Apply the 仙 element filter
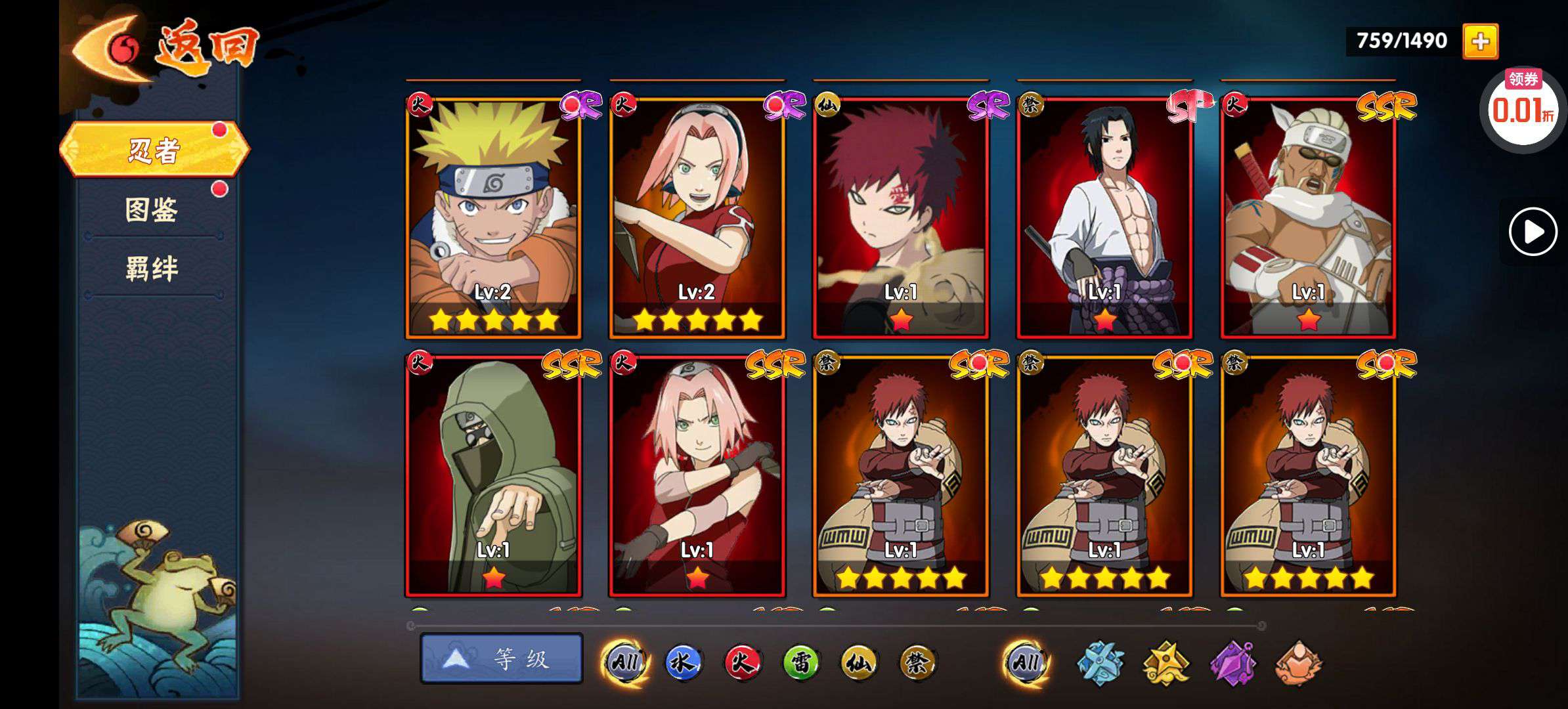The image size is (1568, 709). [x=858, y=662]
